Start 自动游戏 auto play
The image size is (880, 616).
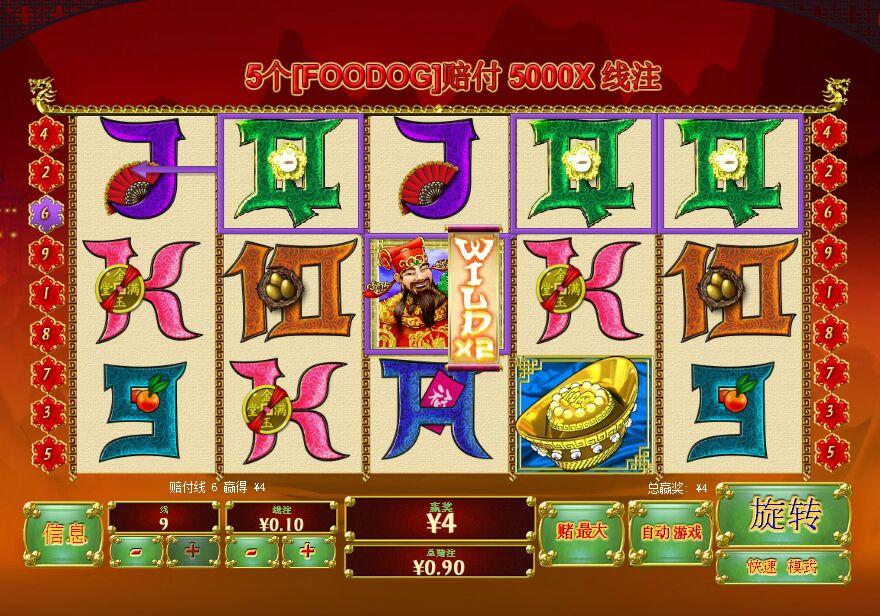point(670,532)
